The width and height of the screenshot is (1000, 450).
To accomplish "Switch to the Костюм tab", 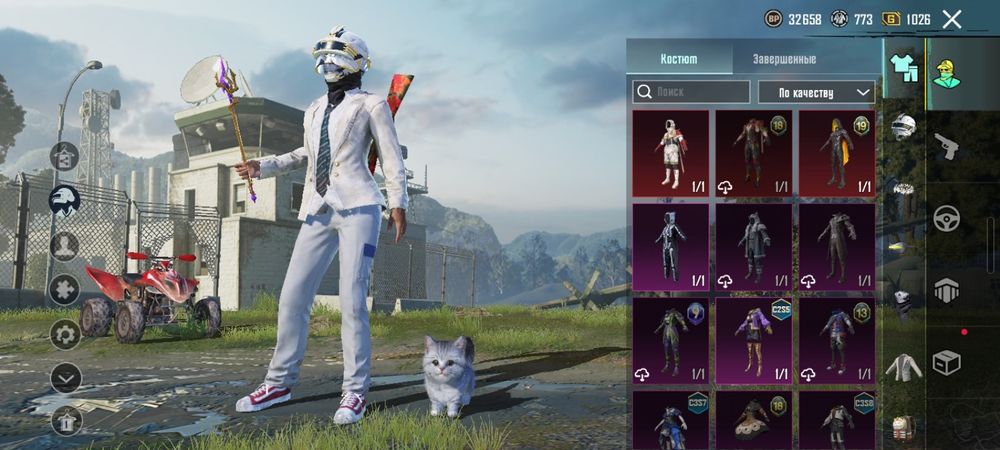I will tap(679, 59).
